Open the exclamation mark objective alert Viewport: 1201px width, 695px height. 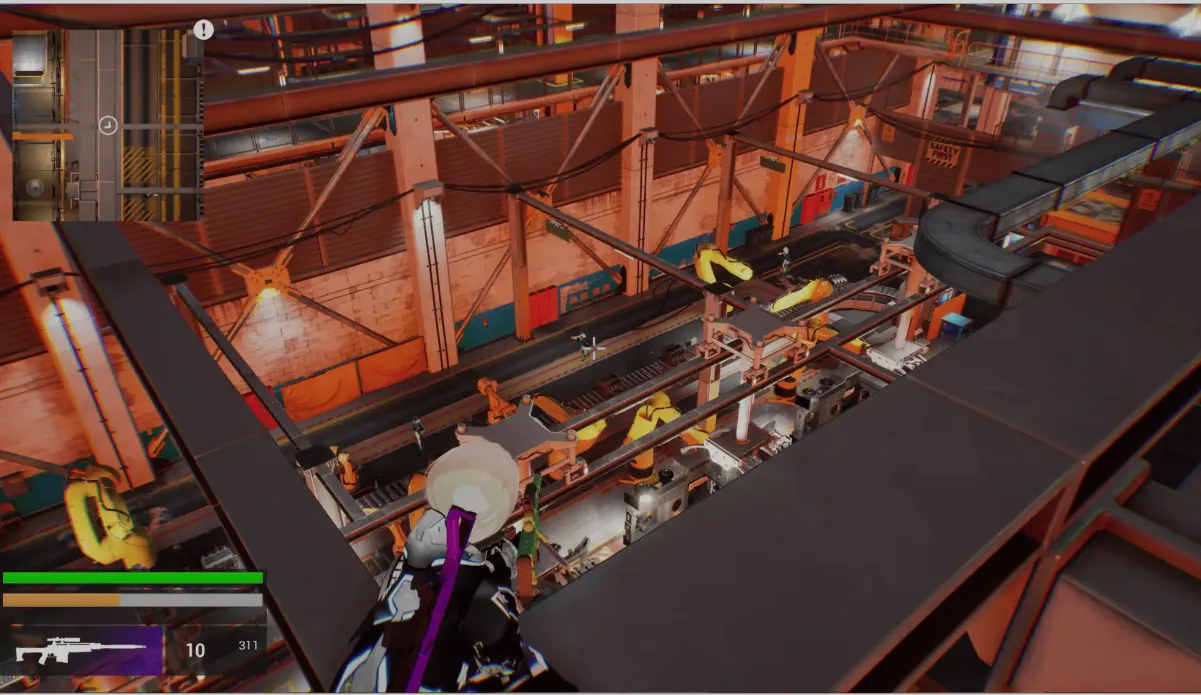pos(203,30)
